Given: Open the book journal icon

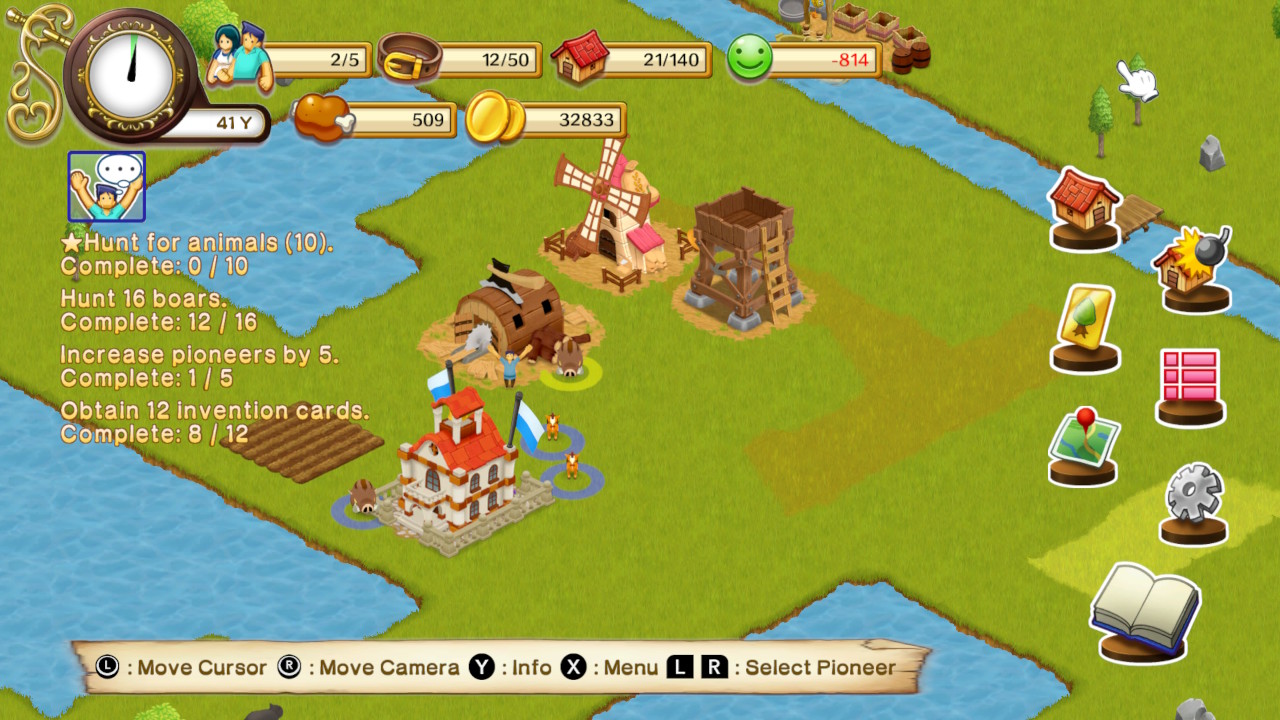Looking at the screenshot, I should pos(1143,610).
